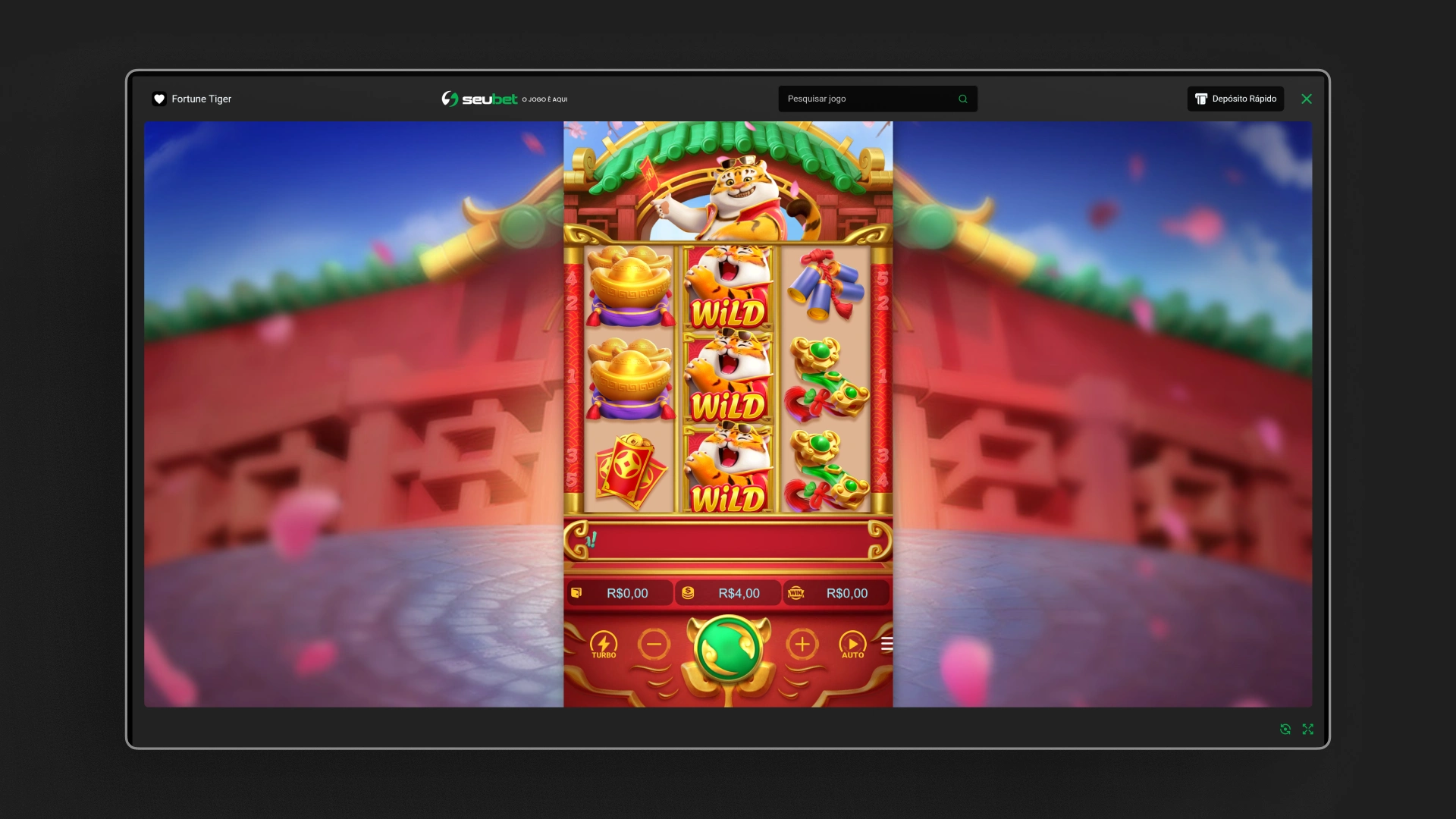Click the R$4,00 bet amount display
Image resolution: width=1456 pixels, height=819 pixels.
click(739, 593)
